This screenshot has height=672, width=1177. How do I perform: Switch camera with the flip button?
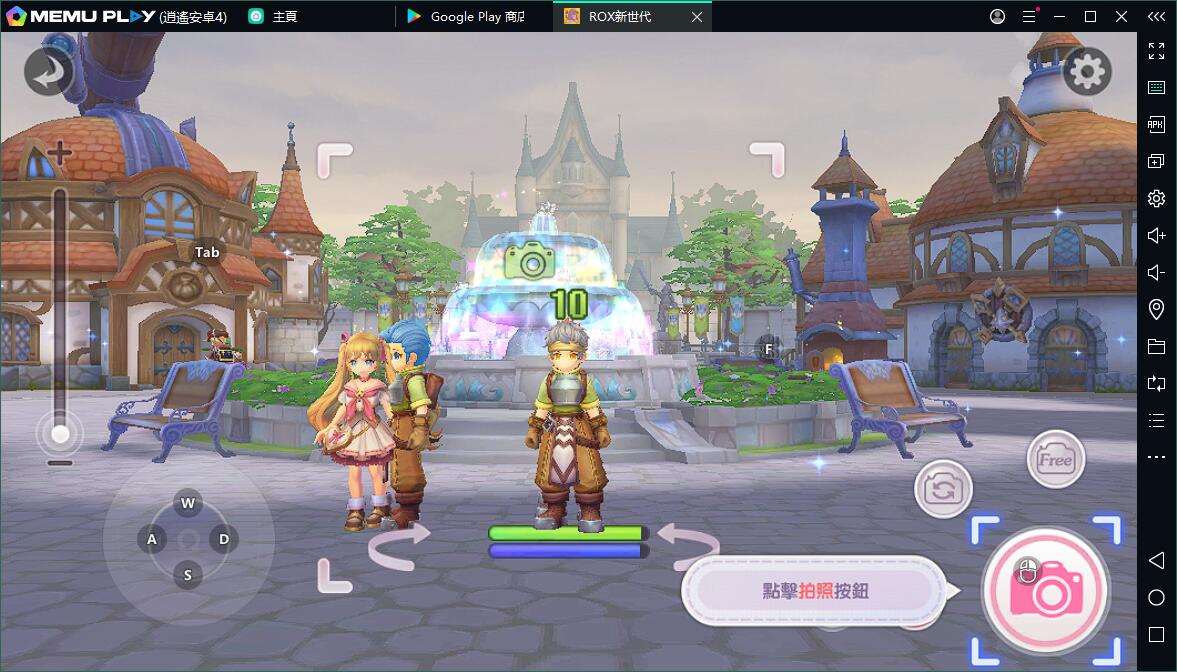coord(942,489)
